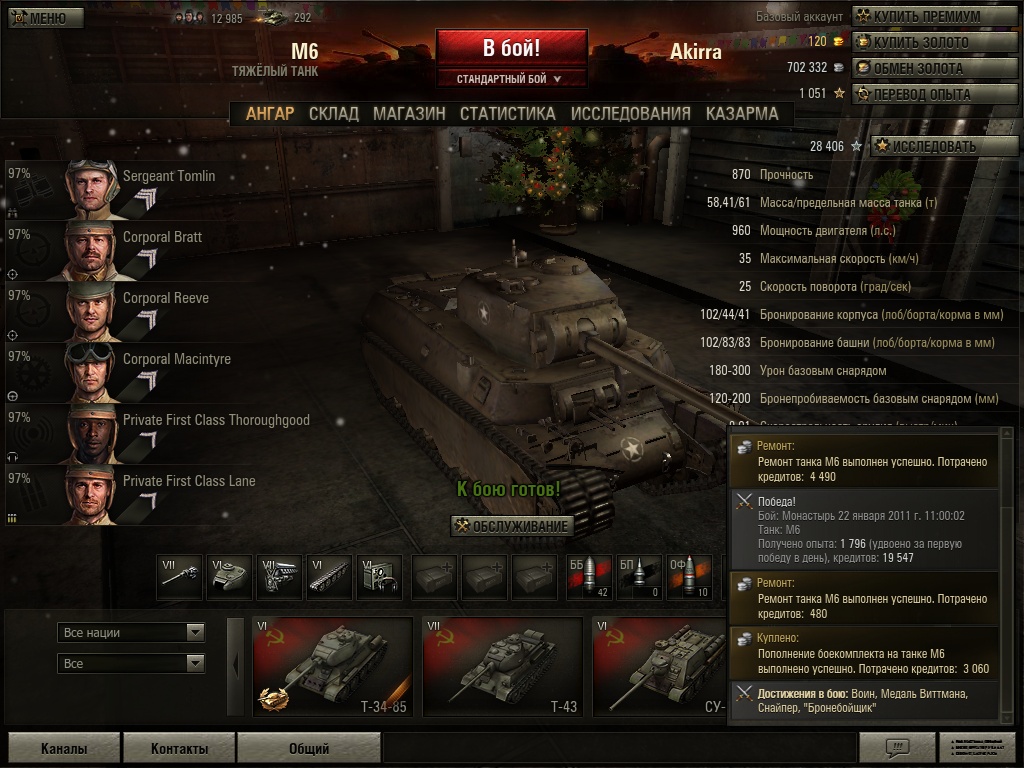Click Купить премиум button
The height and width of the screenshot is (768, 1024).
pyautogui.click(x=926, y=17)
